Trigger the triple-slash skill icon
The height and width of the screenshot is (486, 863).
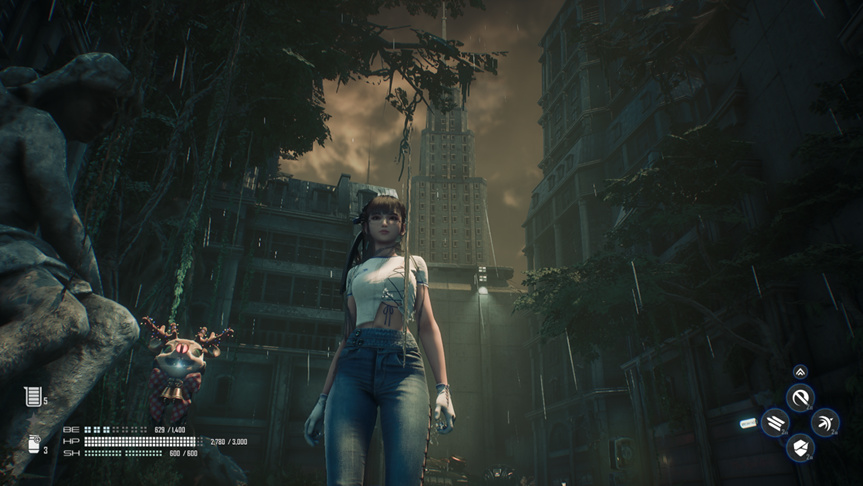tap(775, 423)
